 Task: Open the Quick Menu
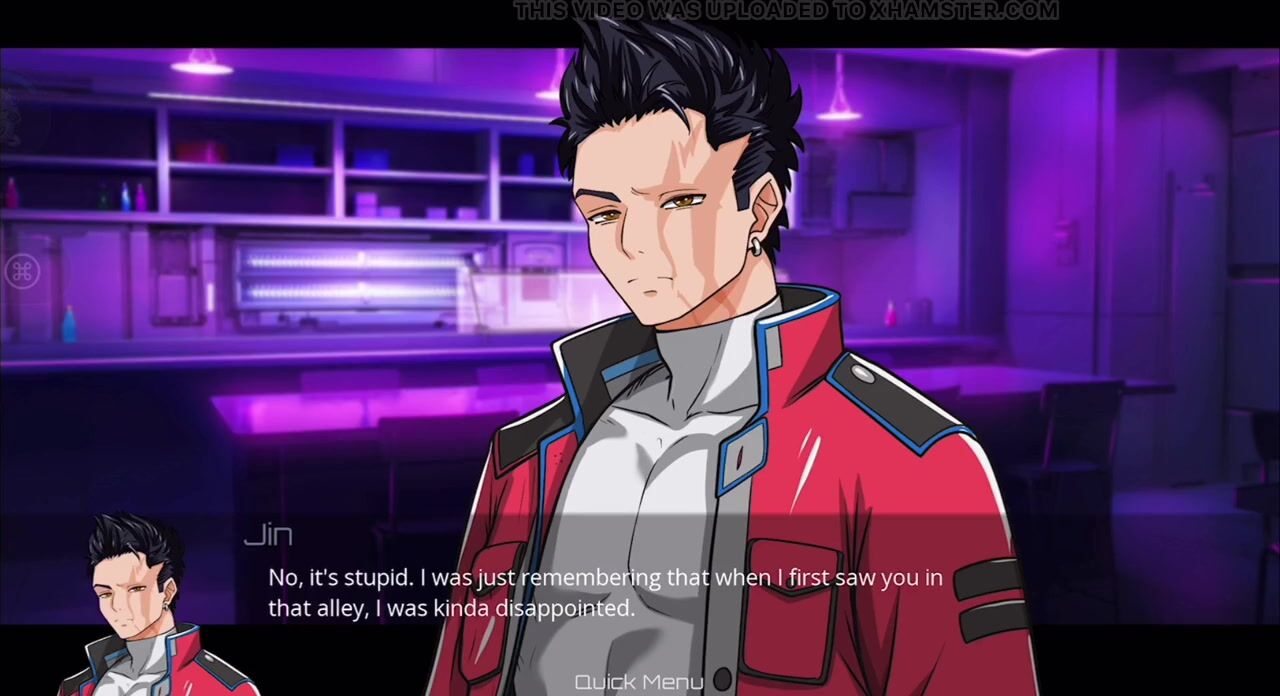[x=639, y=682]
